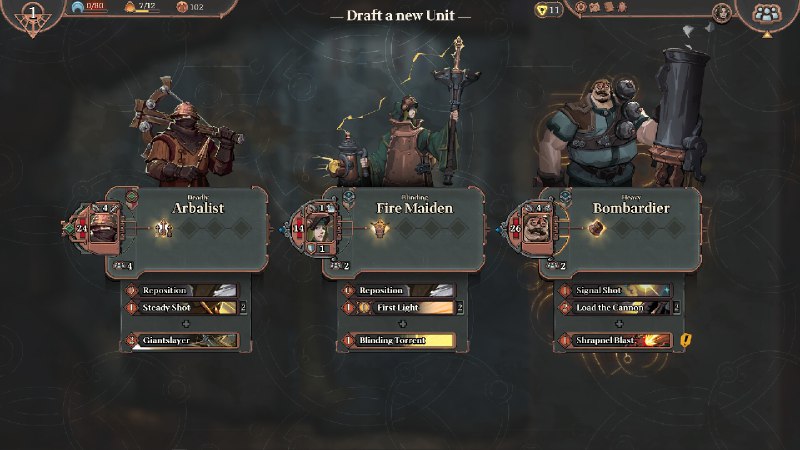
Task: Open the party roster button
Action: [x=767, y=14]
